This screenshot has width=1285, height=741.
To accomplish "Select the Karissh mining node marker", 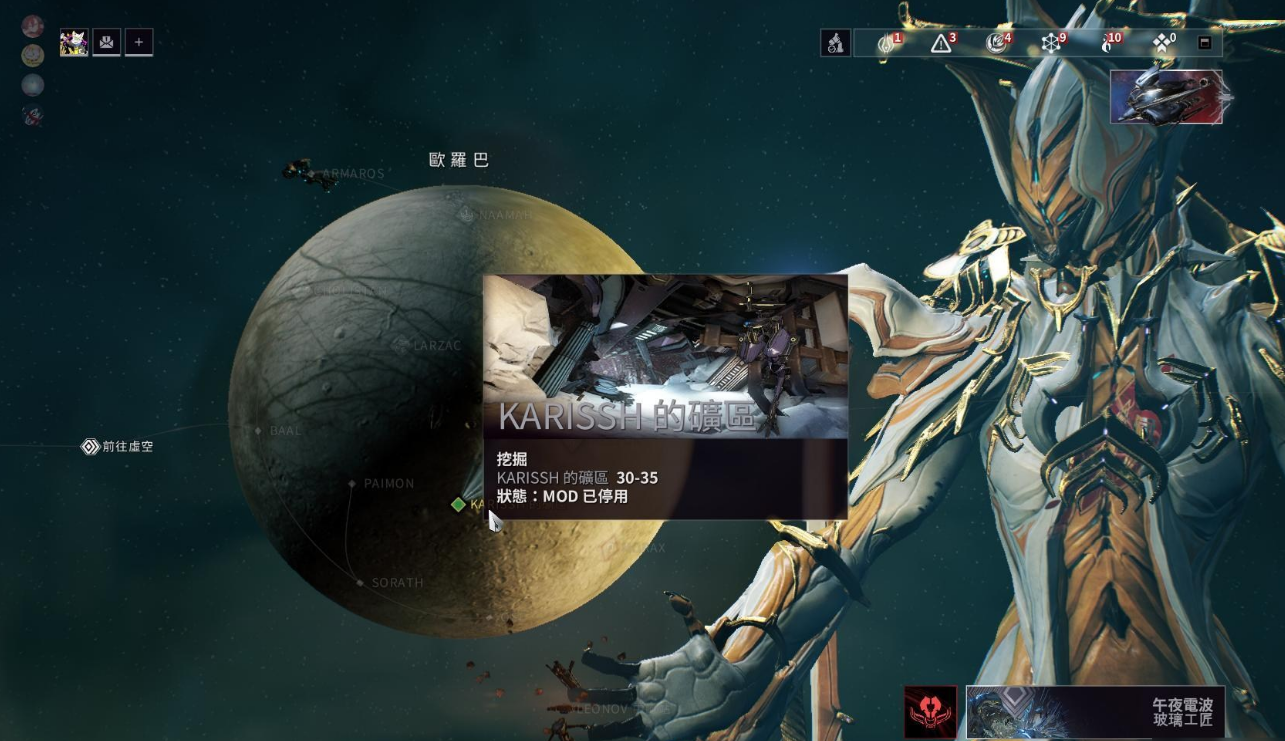I will [x=459, y=505].
